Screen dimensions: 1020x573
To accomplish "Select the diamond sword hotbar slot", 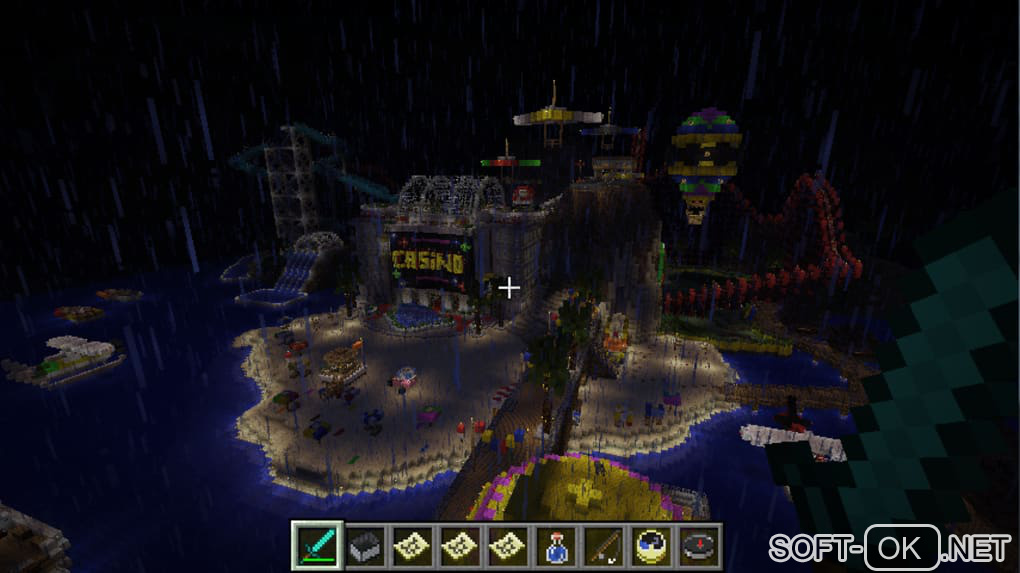I will click(318, 547).
